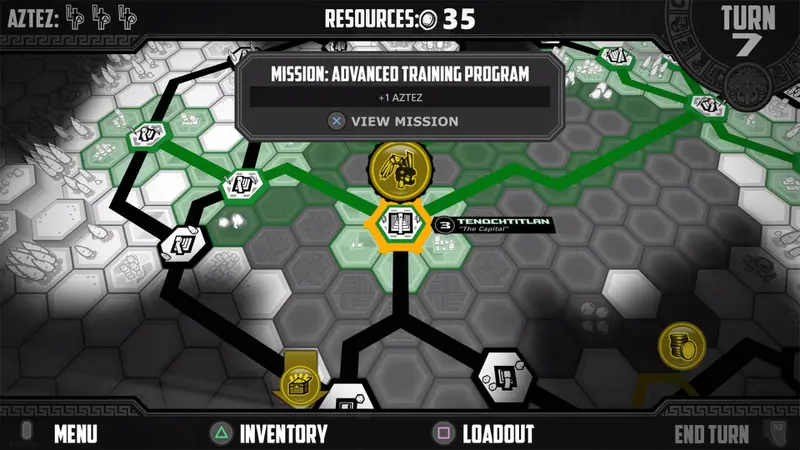End the current turn

pos(711,434)
